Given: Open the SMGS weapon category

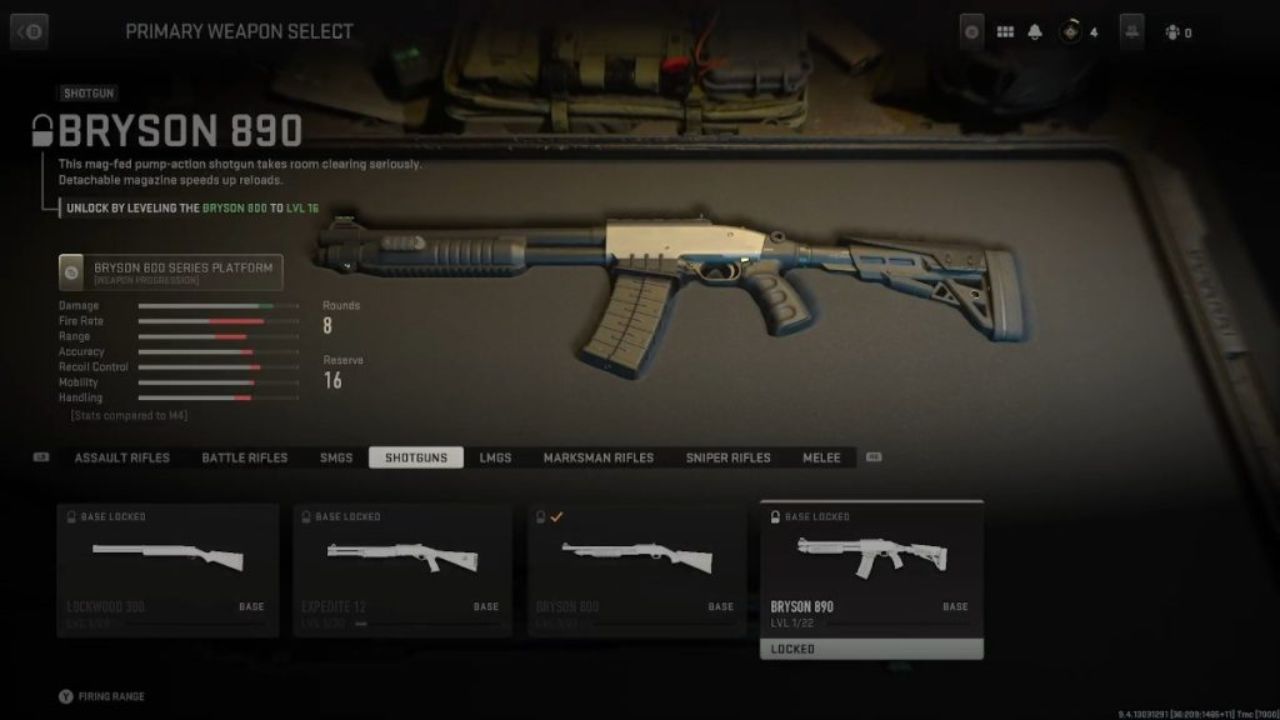Looking at the screenshot, I should (x=335, y=457).
